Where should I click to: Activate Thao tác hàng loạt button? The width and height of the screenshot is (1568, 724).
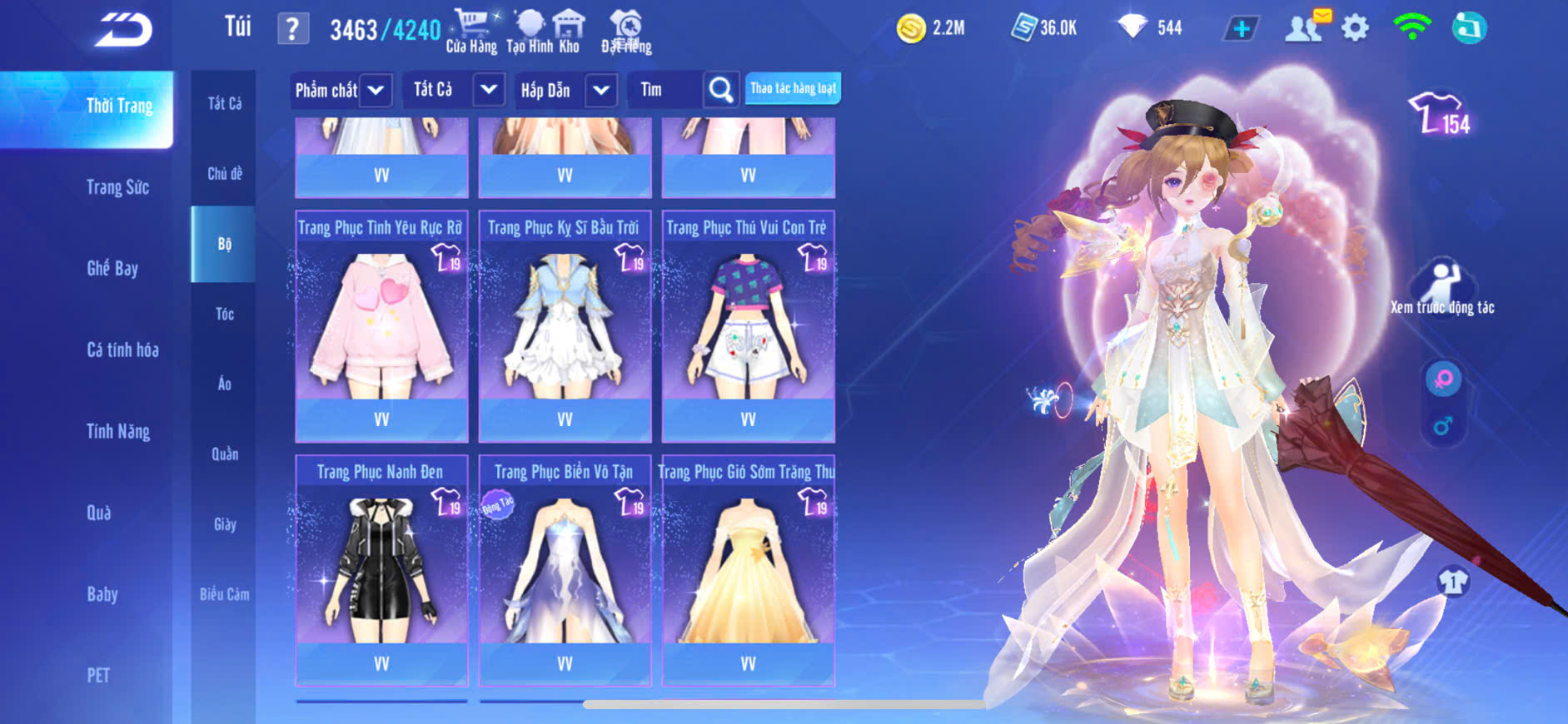[x=793, y=88]
